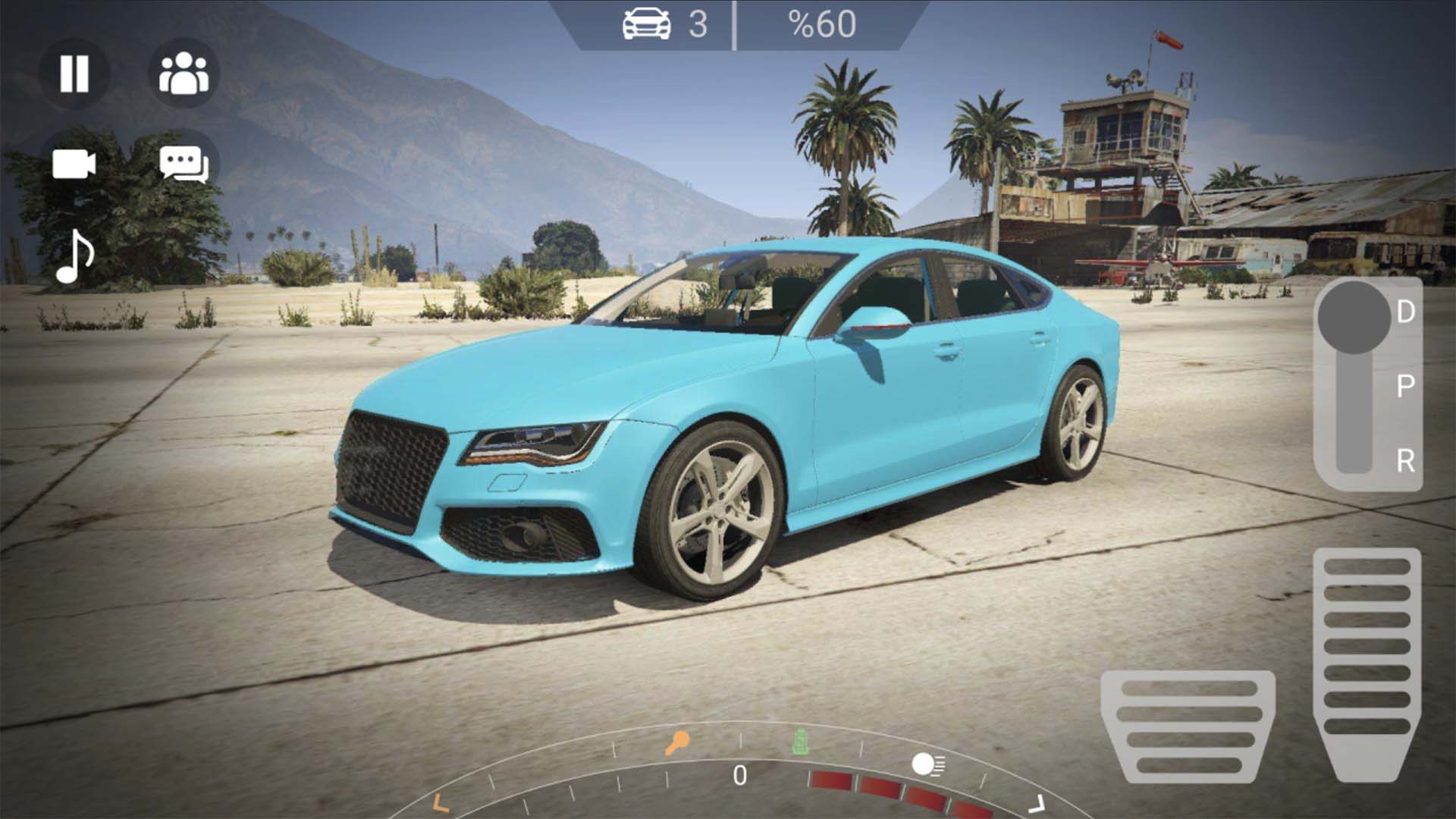Screen dimensions: 1456x819
Task: Toggle the music note button
Action: tap(75, 256)
